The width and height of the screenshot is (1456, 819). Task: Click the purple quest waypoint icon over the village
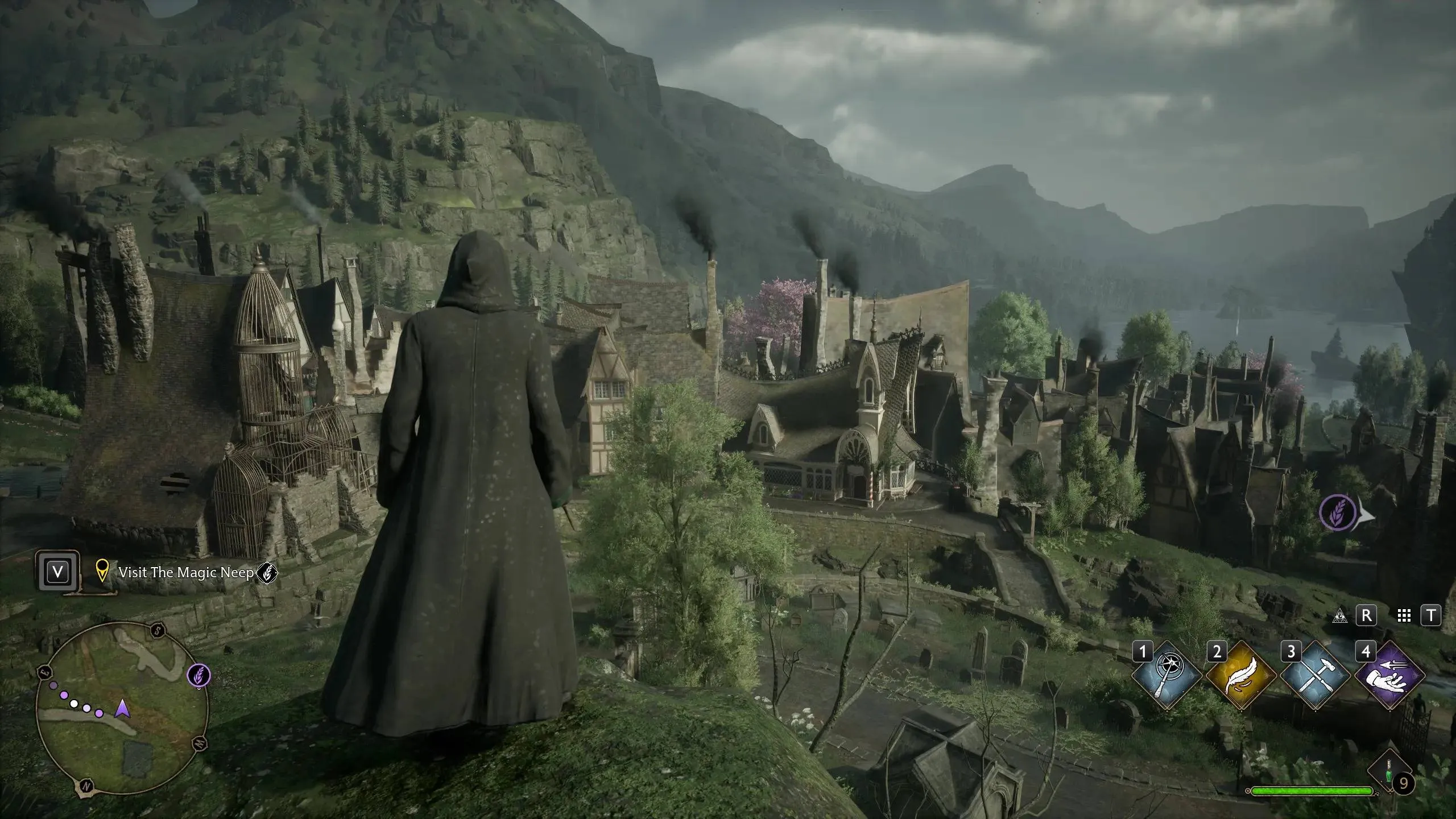pos(1337,512)
